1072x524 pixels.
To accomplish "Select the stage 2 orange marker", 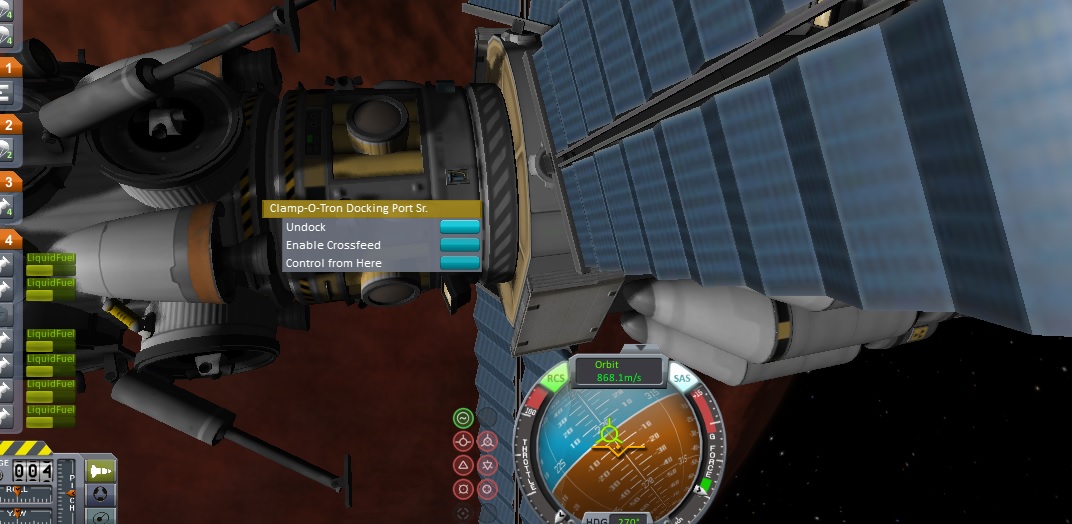I will 9,125.
